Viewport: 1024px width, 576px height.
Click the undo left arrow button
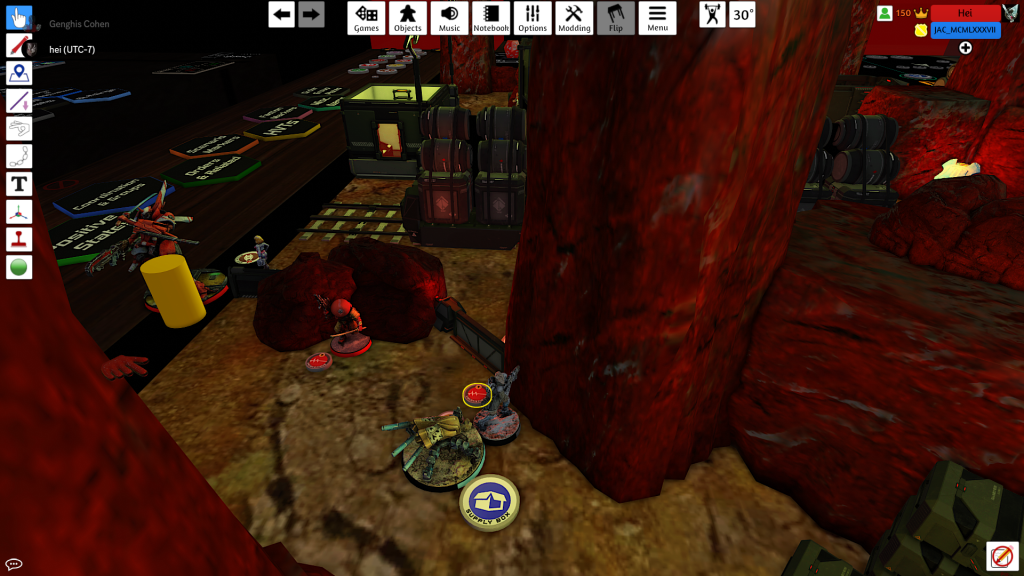click(282, 14)
